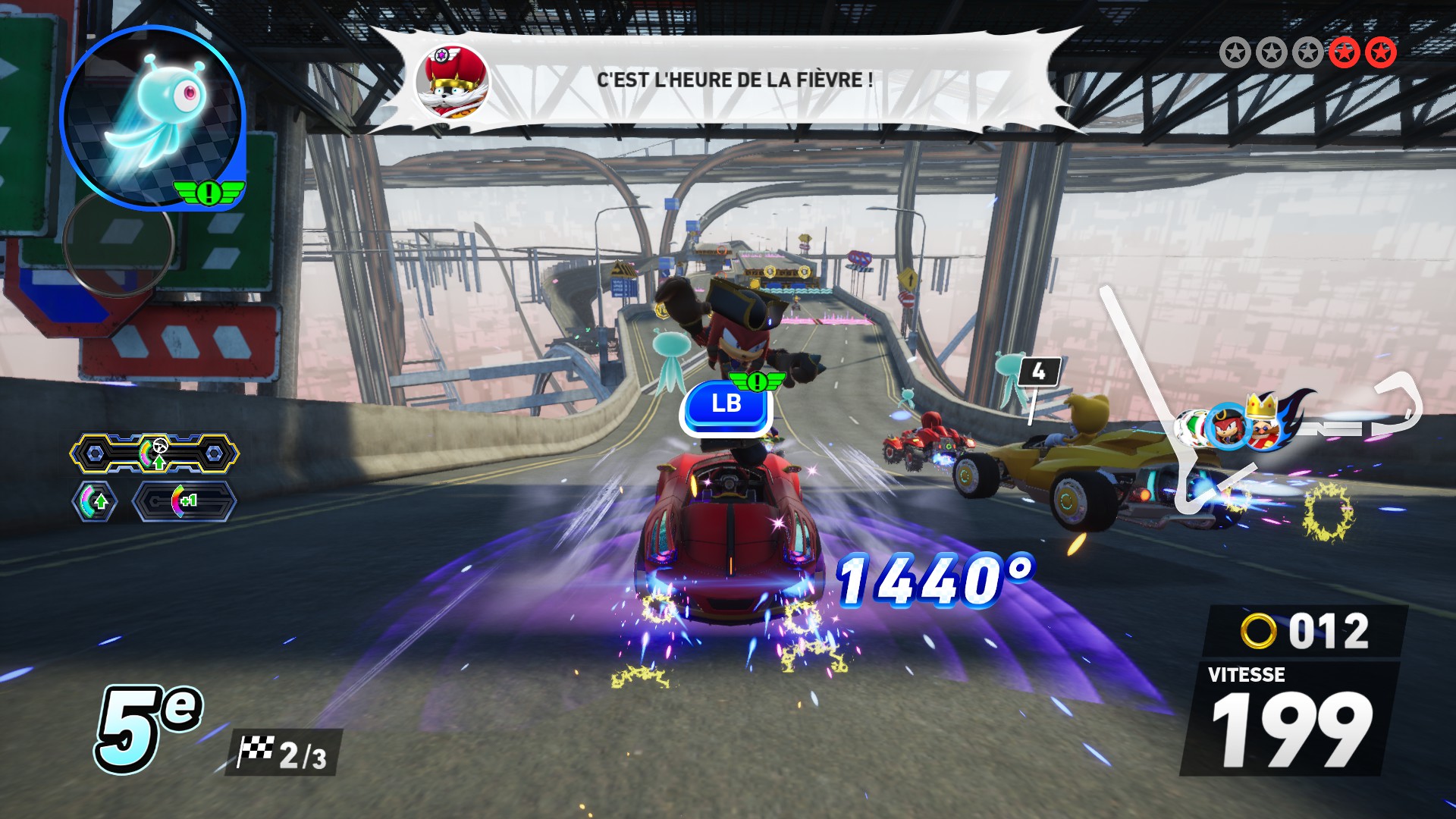1456x819 pixels.
Task: Select the wide top gadget plate
Action: click(155, 453)
